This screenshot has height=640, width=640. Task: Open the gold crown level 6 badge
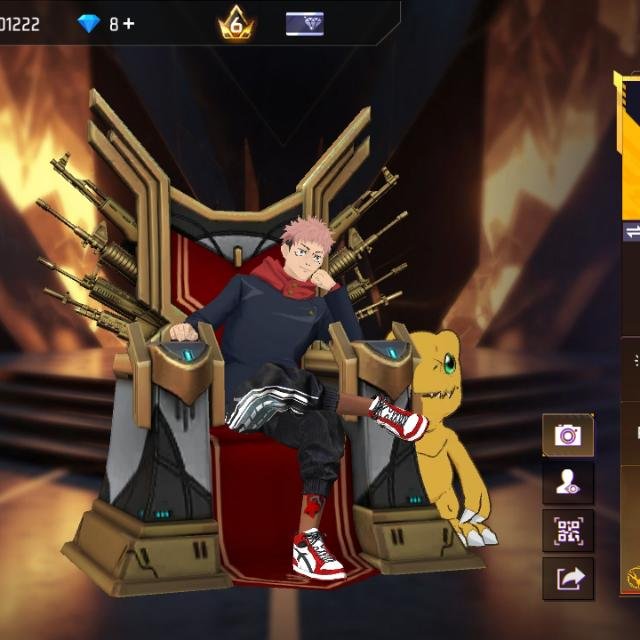point(236,22)
